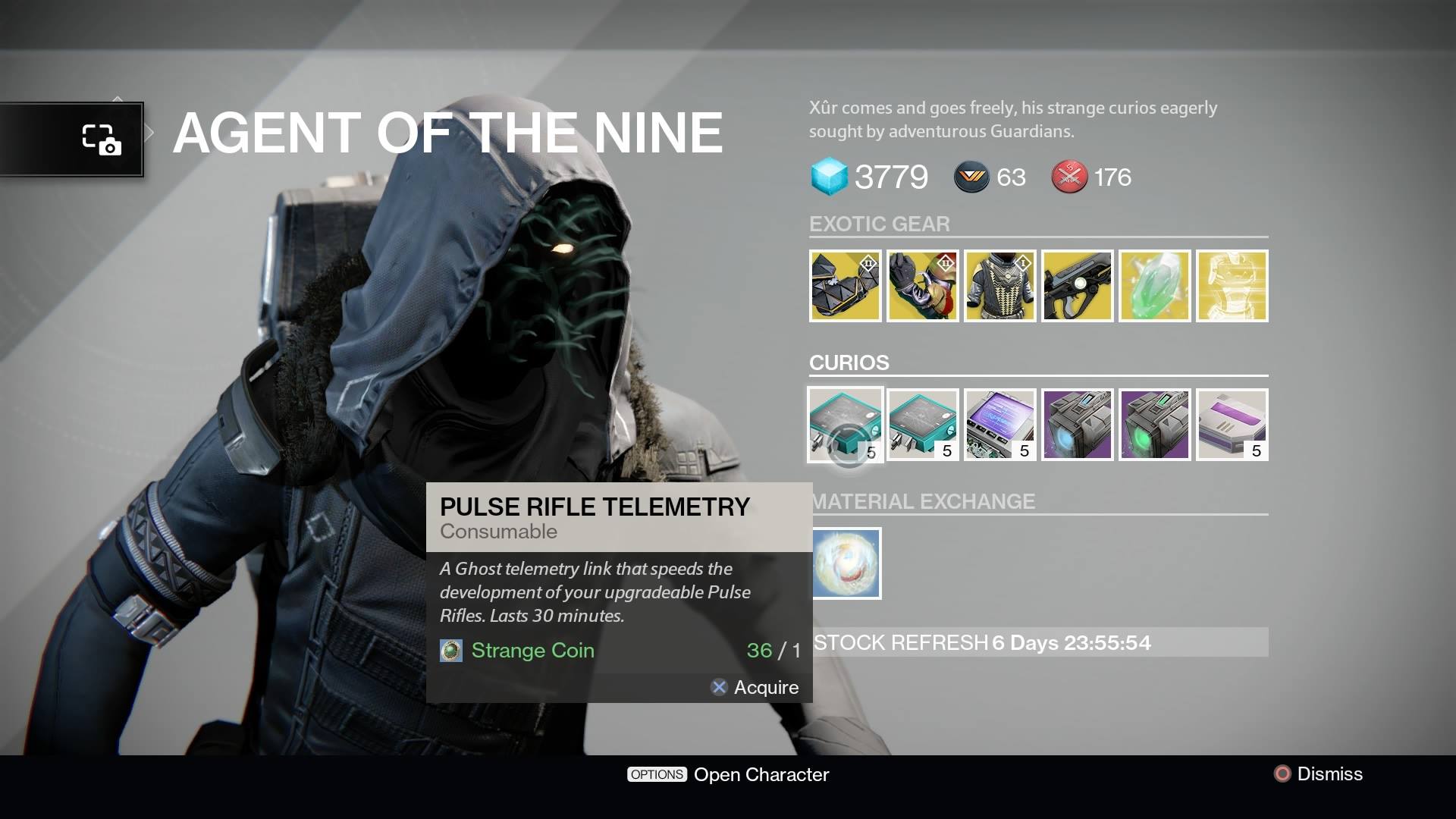Screen dimensions: 1456x819
Task: Select the exotic fusion rifle
Action: click(x=1077, y=286)
